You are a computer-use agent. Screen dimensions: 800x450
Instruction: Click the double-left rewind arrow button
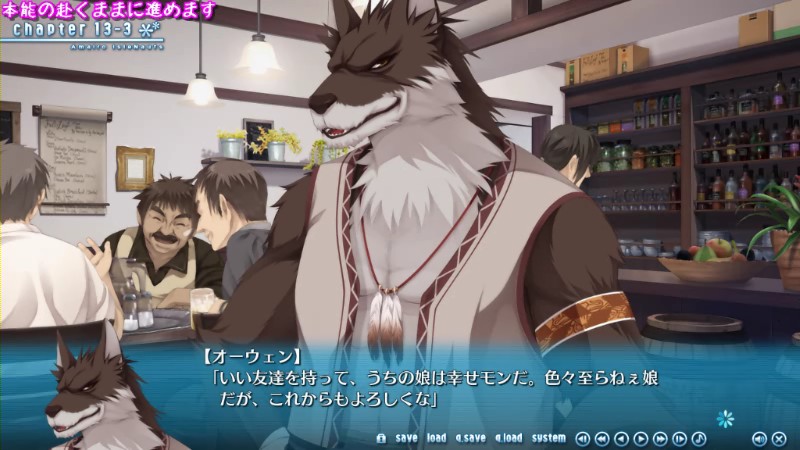tap(602, 438)
